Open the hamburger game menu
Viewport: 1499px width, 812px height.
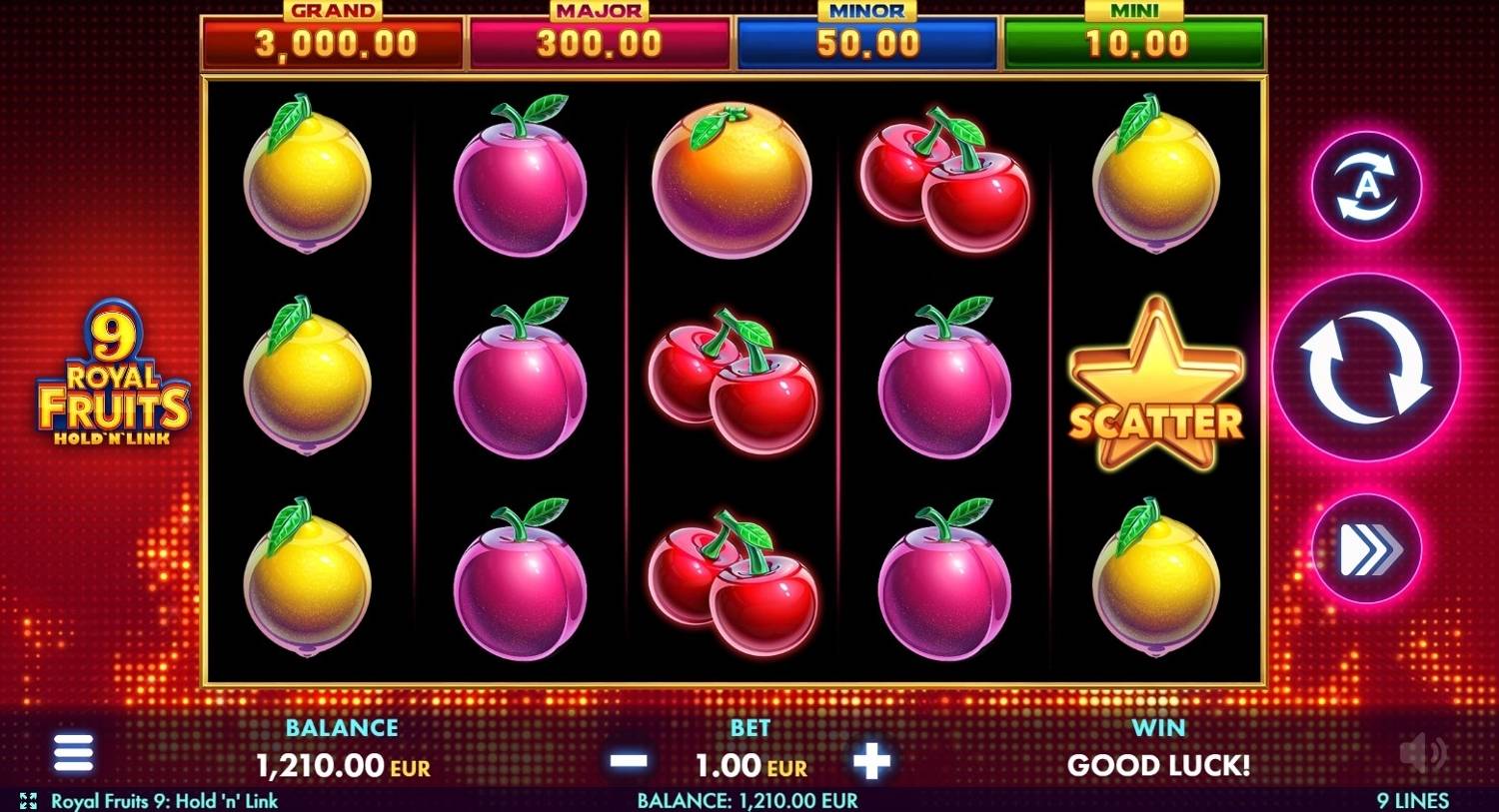click(x=72, y=752)
